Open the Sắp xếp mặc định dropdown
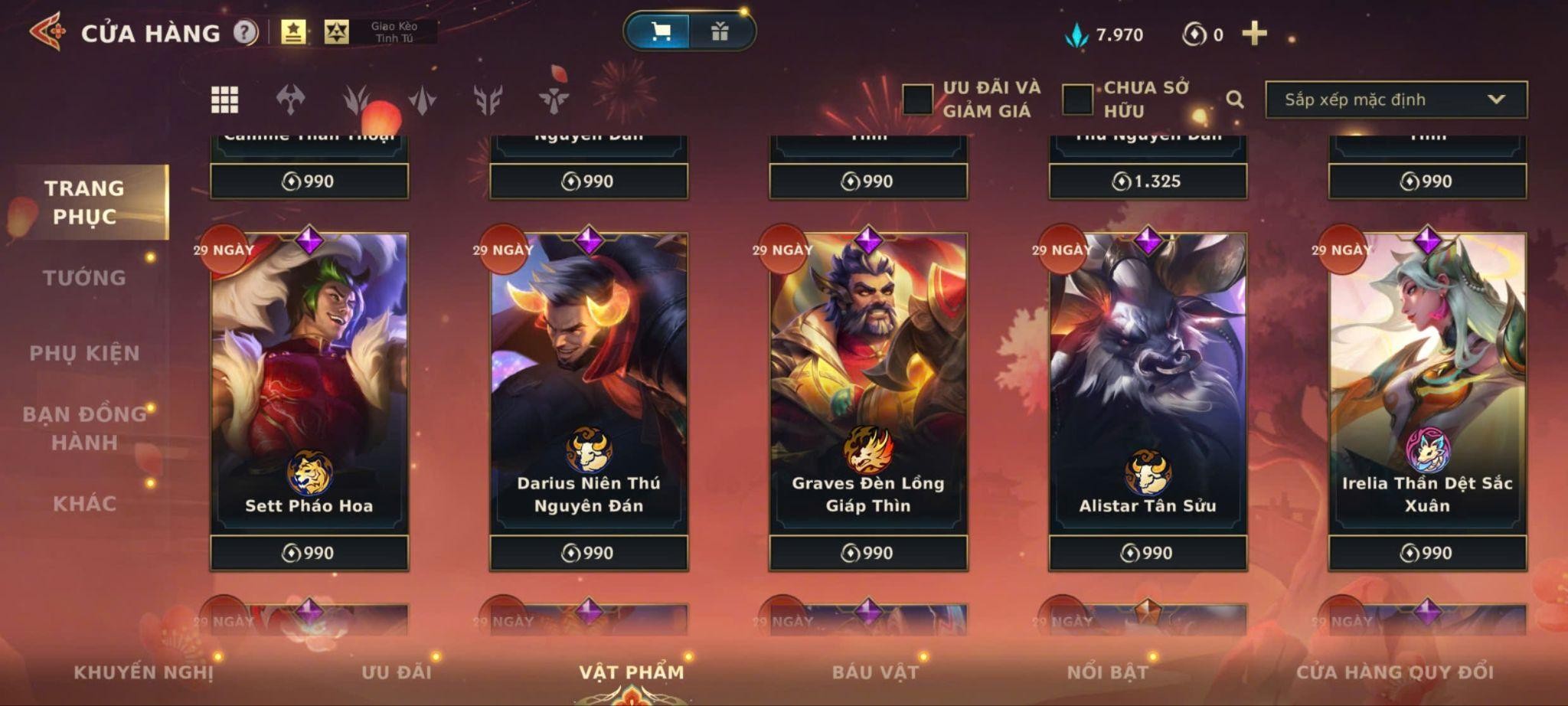 click(x=1396, y=100)
